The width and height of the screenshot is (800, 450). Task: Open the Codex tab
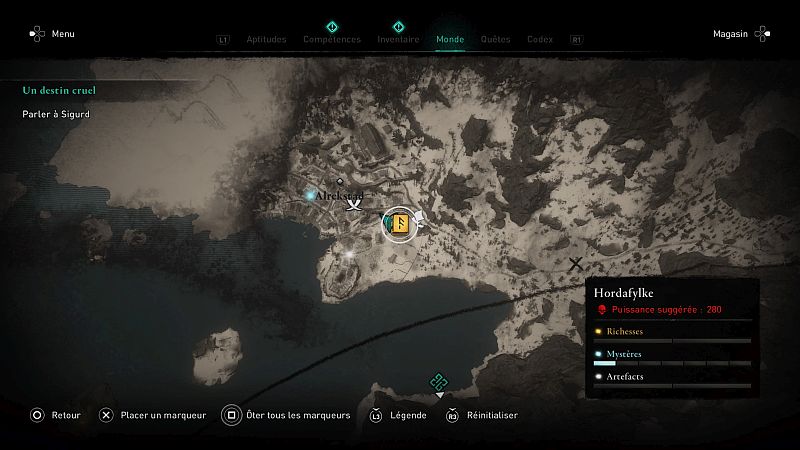tap(540, 40)
